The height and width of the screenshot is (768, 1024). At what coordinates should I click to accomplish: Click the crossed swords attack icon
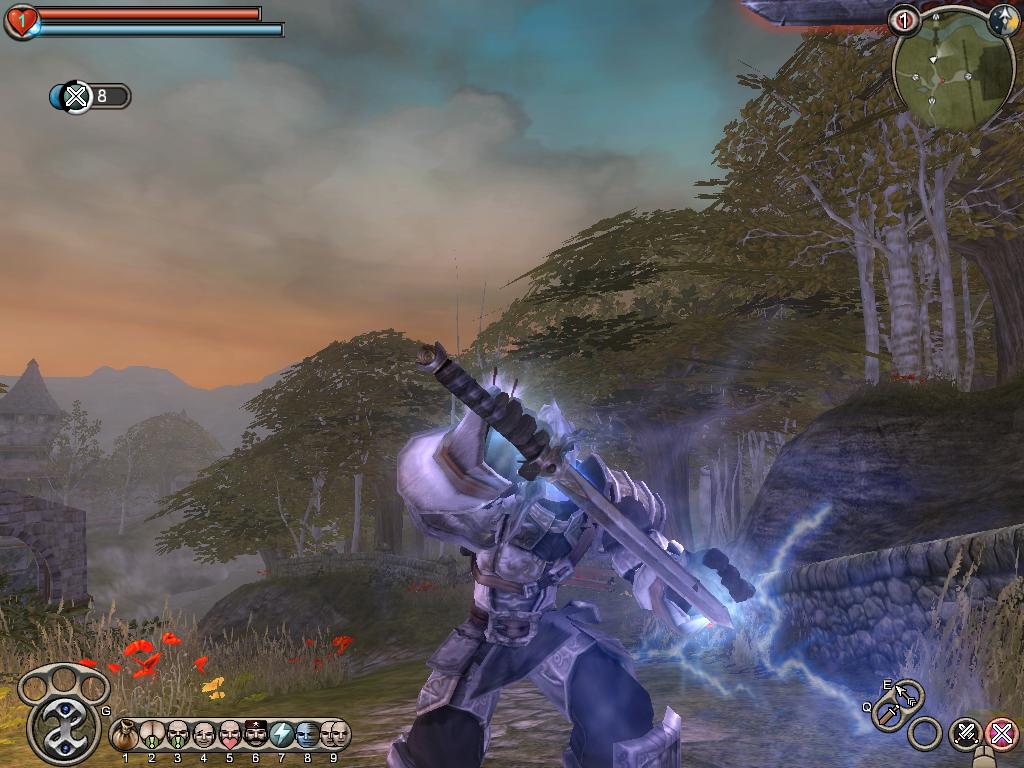[966, 733]
